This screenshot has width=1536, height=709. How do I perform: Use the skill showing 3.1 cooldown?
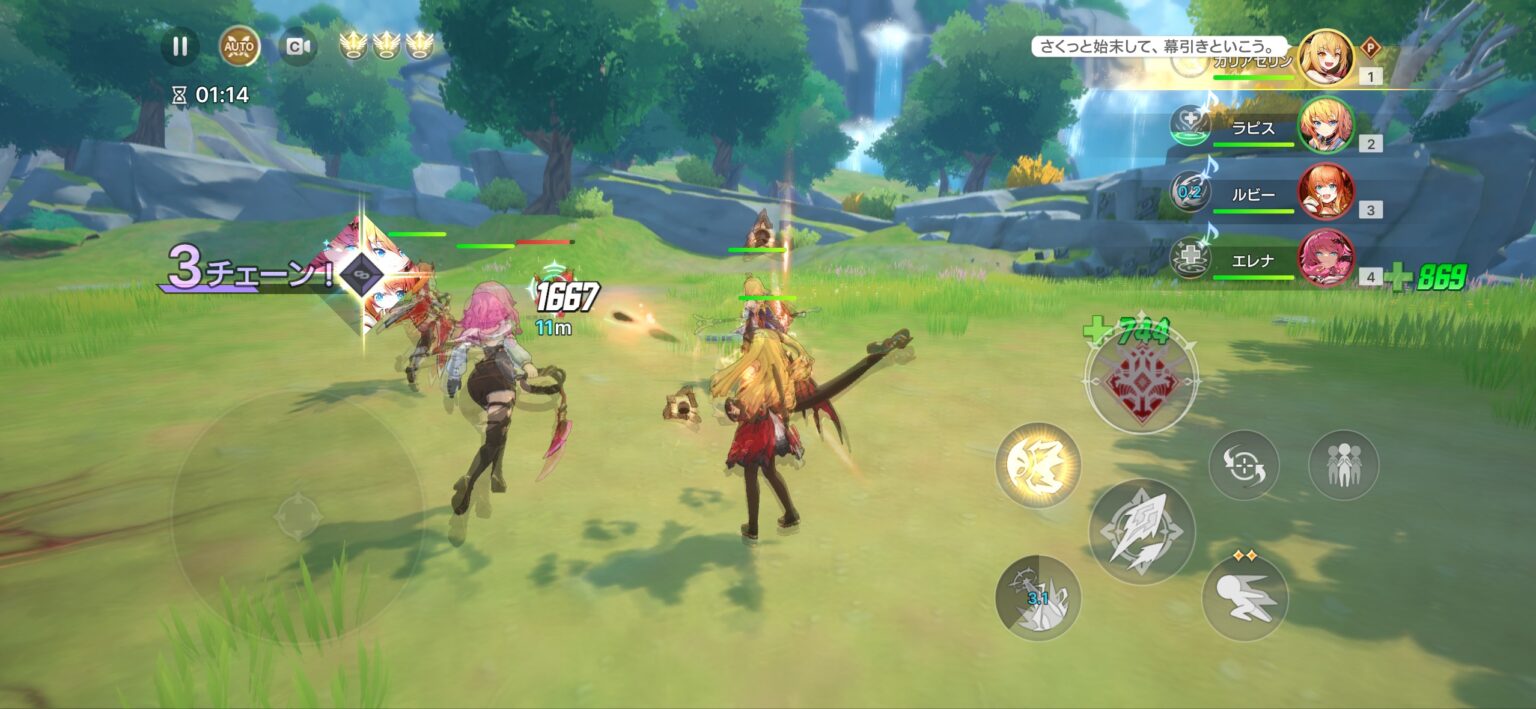(1038, 598)
